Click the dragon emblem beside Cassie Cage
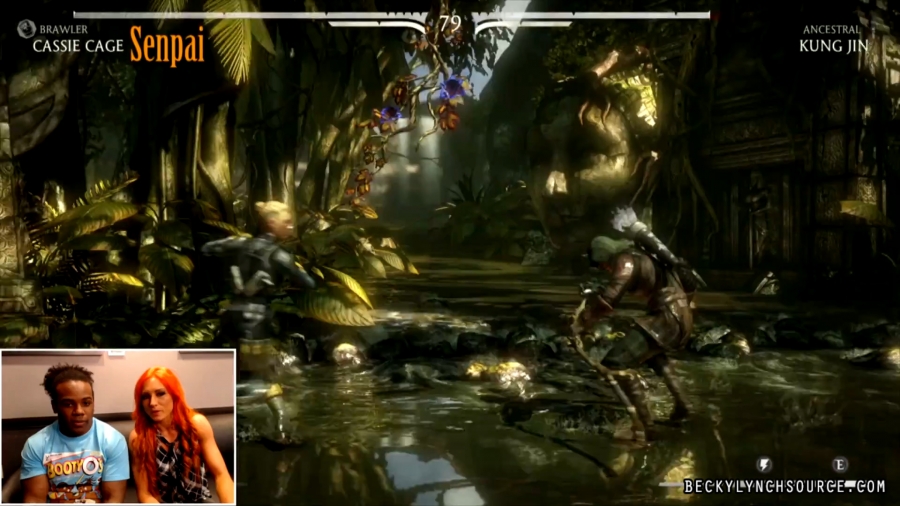 26,29
